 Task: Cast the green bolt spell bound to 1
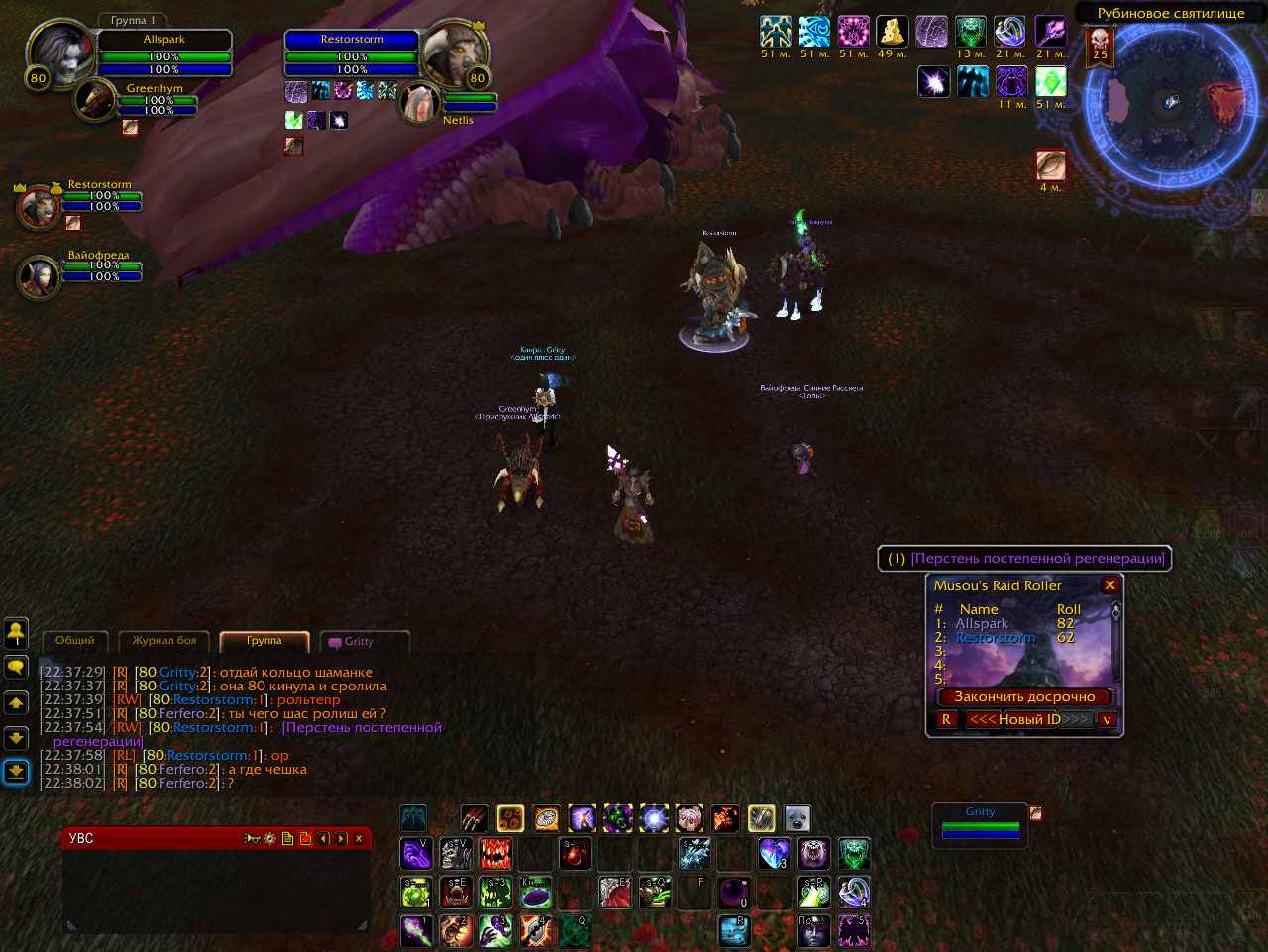click(416, 931)
